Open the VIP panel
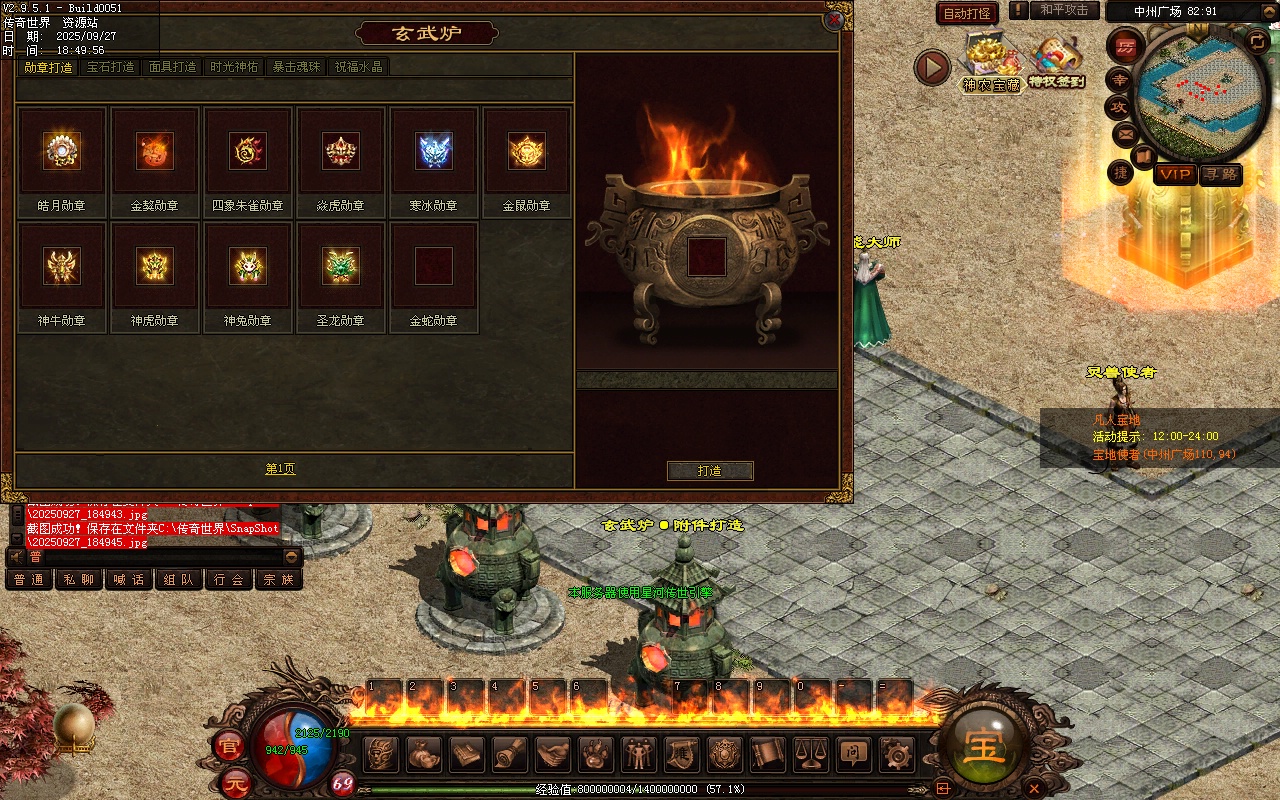 1175,174
